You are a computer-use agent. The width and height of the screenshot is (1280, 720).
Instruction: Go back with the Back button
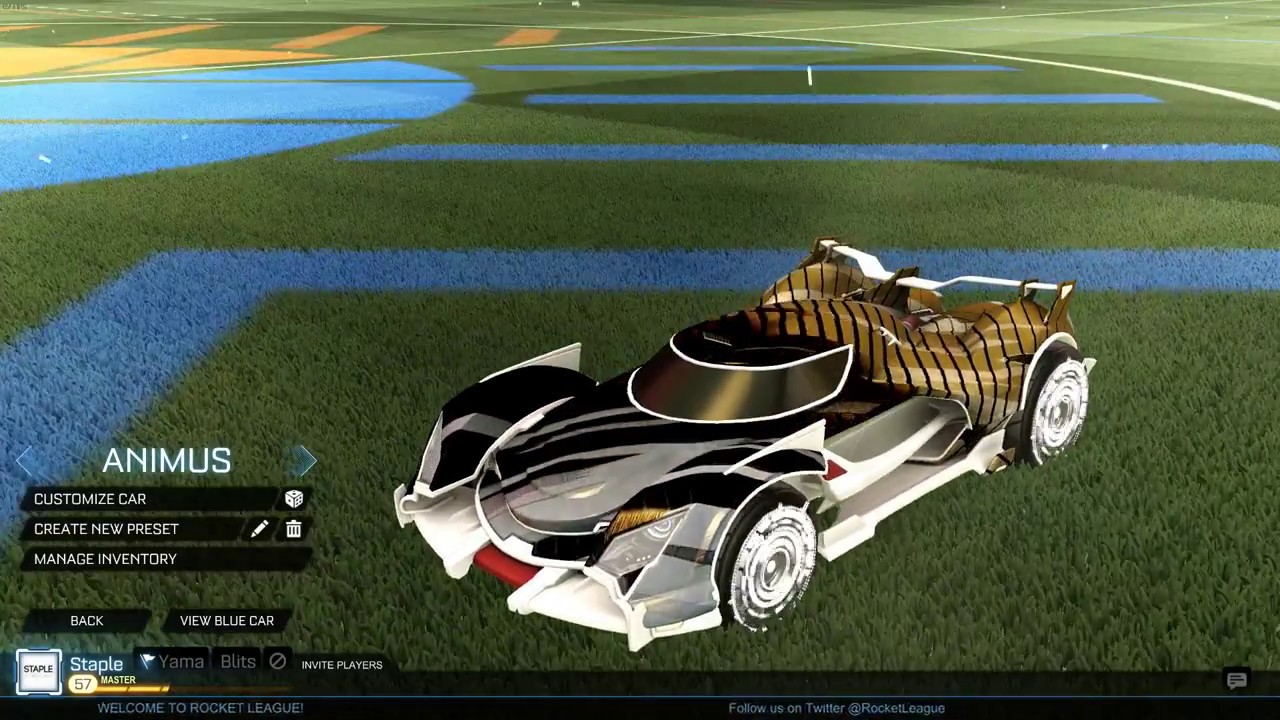[87, 621]
